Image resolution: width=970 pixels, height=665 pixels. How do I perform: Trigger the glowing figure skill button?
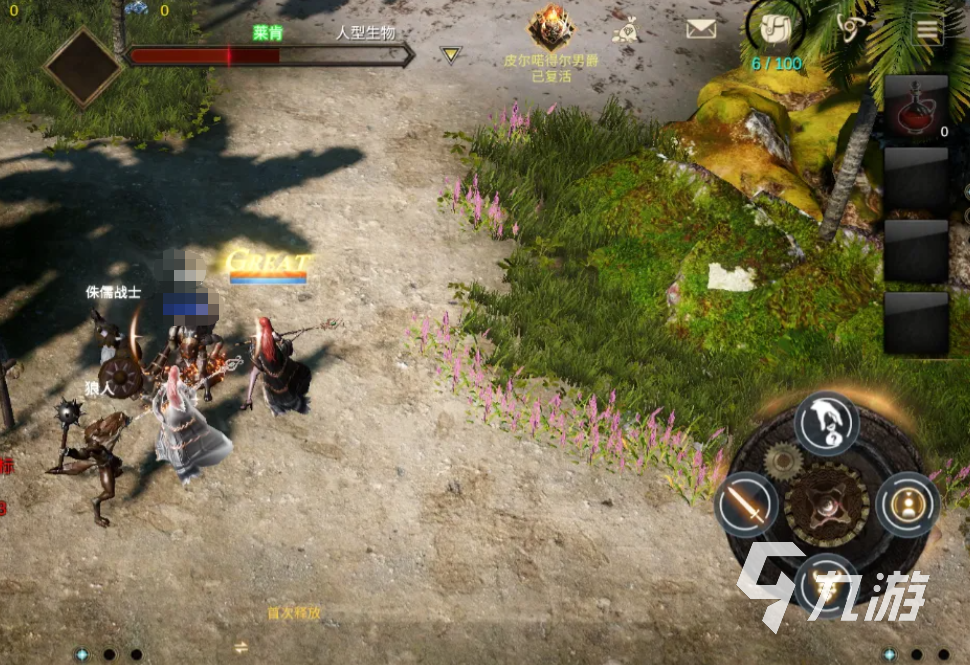907,503
